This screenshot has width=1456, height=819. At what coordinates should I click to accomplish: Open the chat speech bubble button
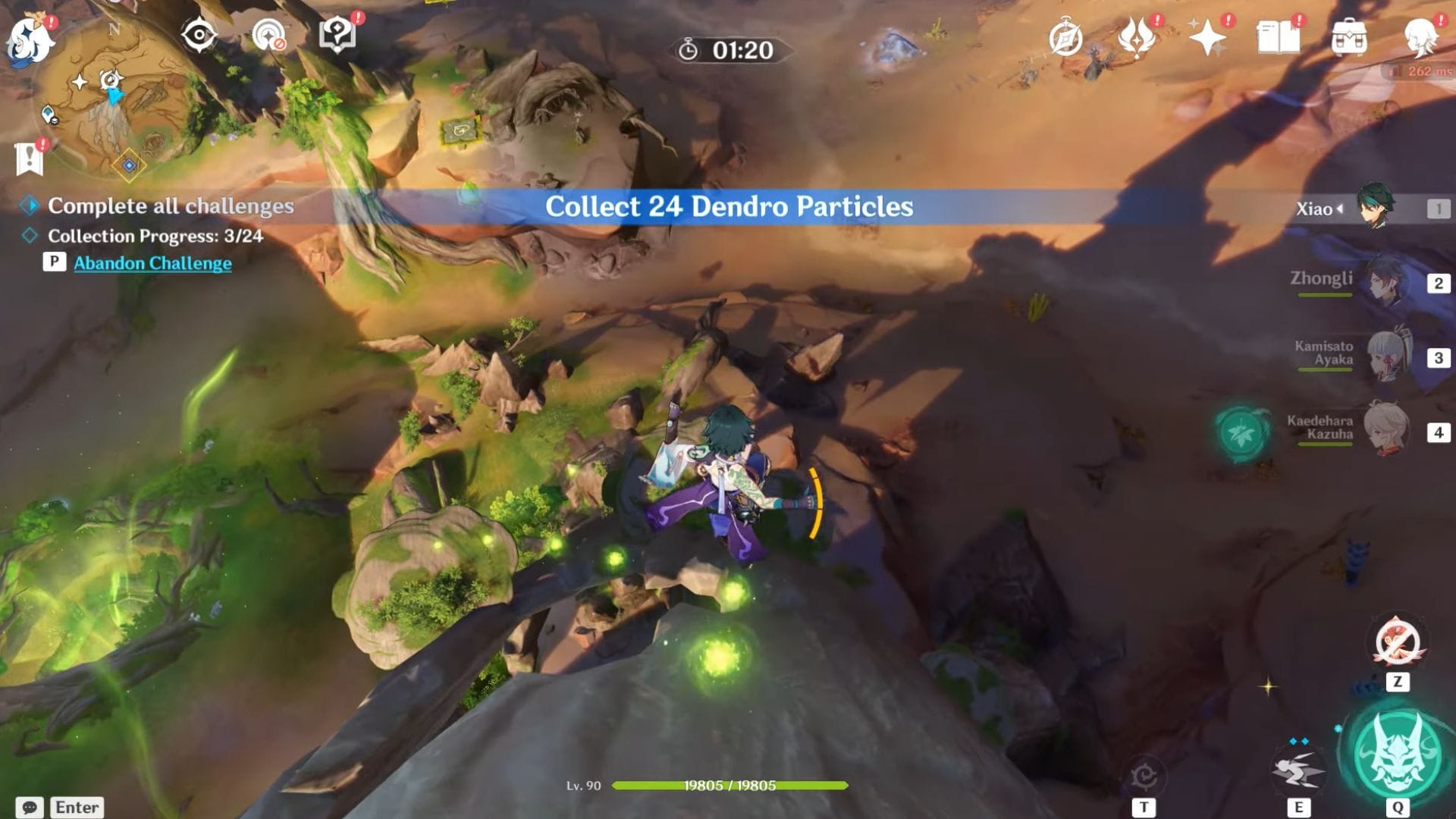point(29,807)
